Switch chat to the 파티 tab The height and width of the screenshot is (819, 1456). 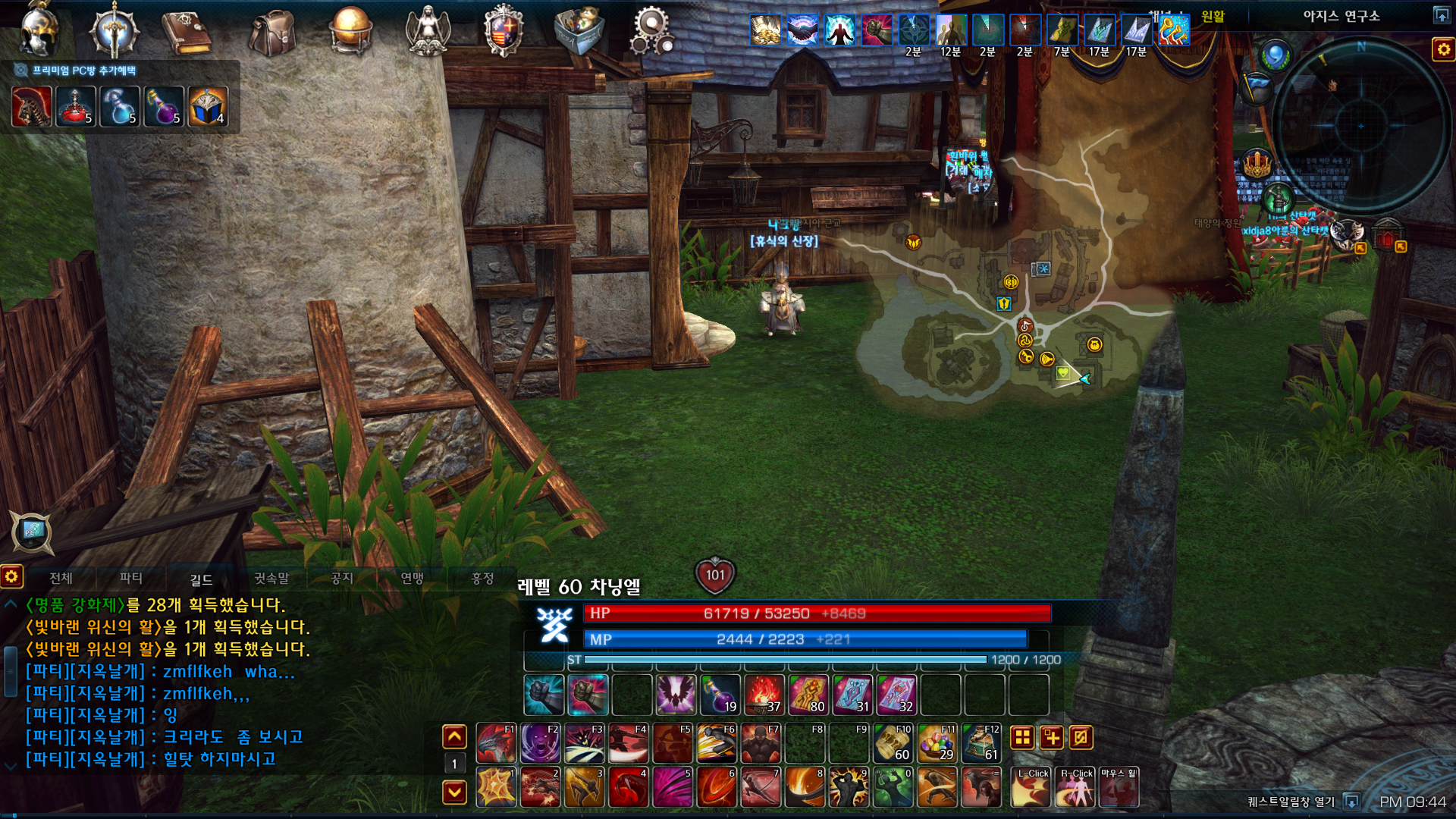tap(131, 578)
